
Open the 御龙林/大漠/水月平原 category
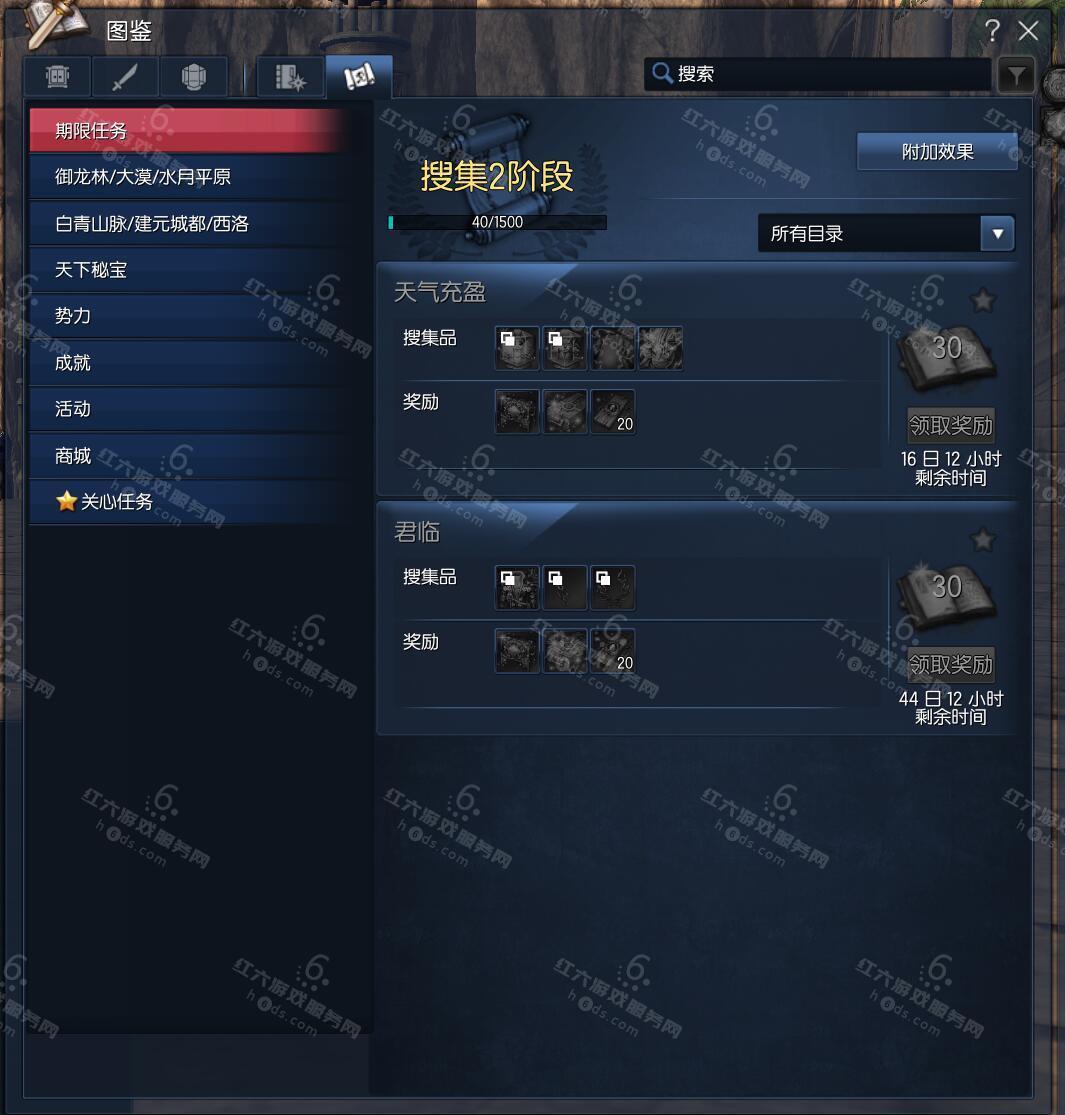coord(190,177)
